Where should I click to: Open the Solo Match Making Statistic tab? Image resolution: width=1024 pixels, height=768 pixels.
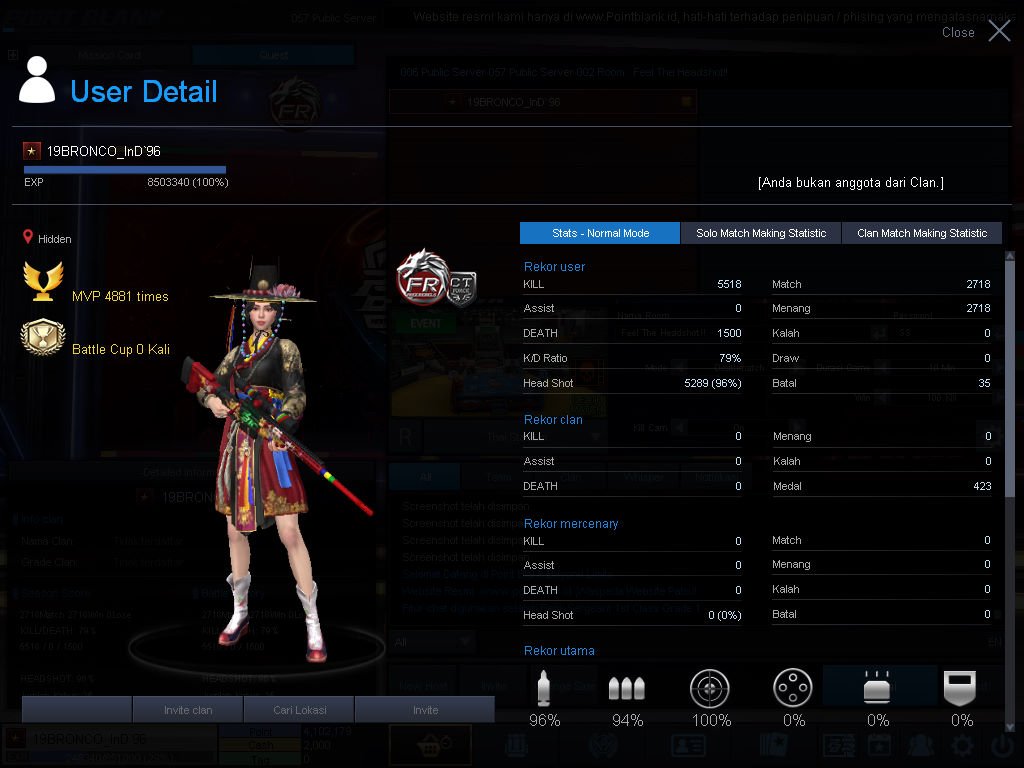(x=761, y=233)
